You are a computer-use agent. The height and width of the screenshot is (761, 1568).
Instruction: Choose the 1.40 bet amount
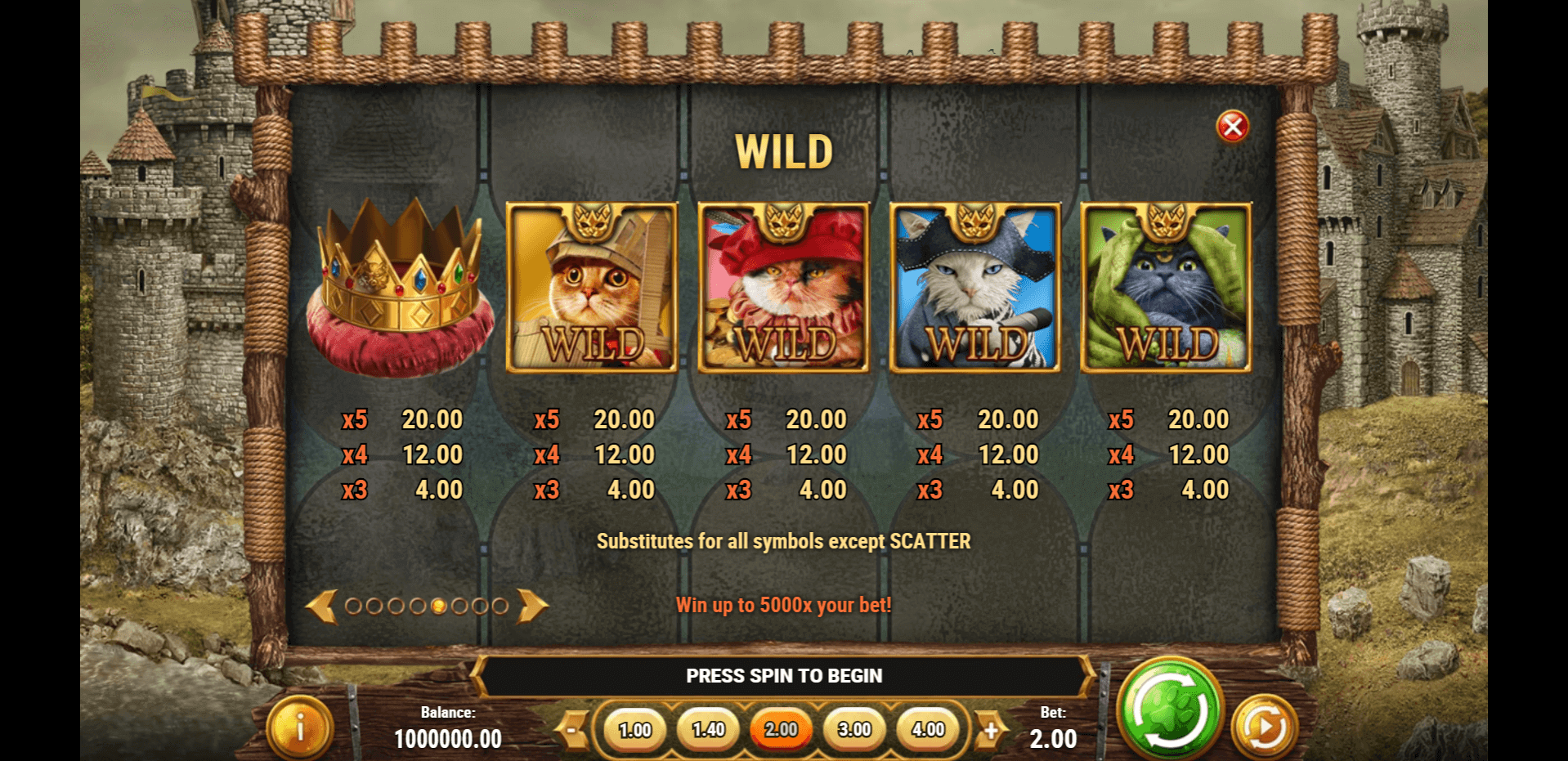click(x=708, y=729)
